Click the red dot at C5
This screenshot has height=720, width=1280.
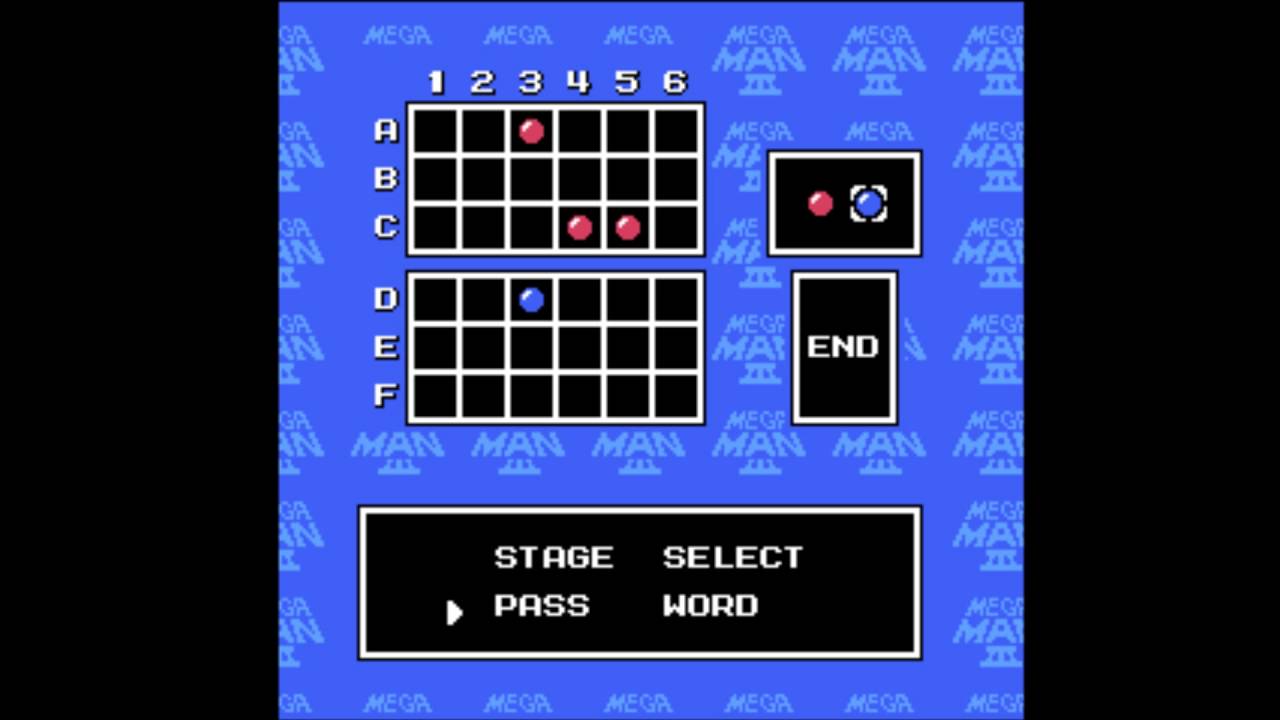pos(627,228)
